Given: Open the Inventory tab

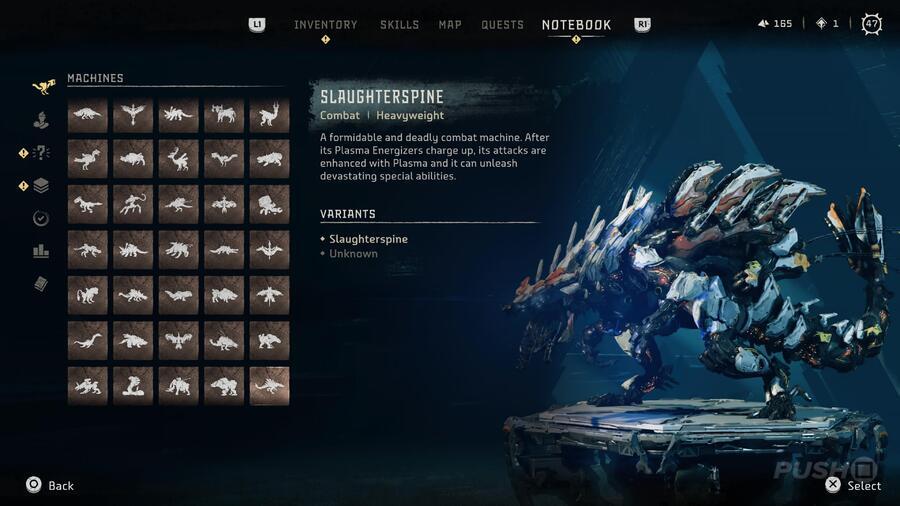Looking at the screenshot, I should pyautogui.click(x=325, y=25).
